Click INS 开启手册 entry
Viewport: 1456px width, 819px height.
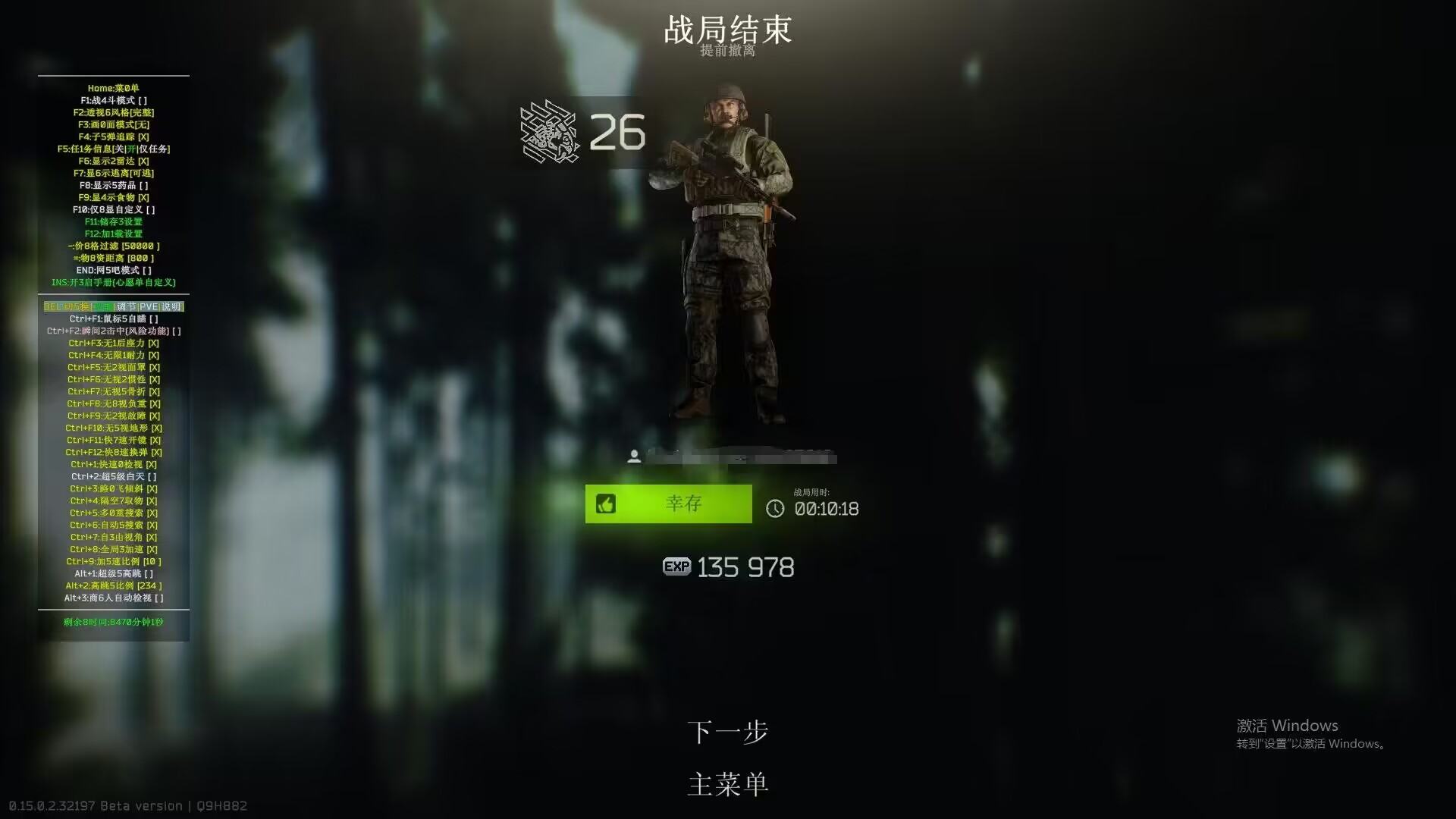pyautogui.click(x=113, y=282)
